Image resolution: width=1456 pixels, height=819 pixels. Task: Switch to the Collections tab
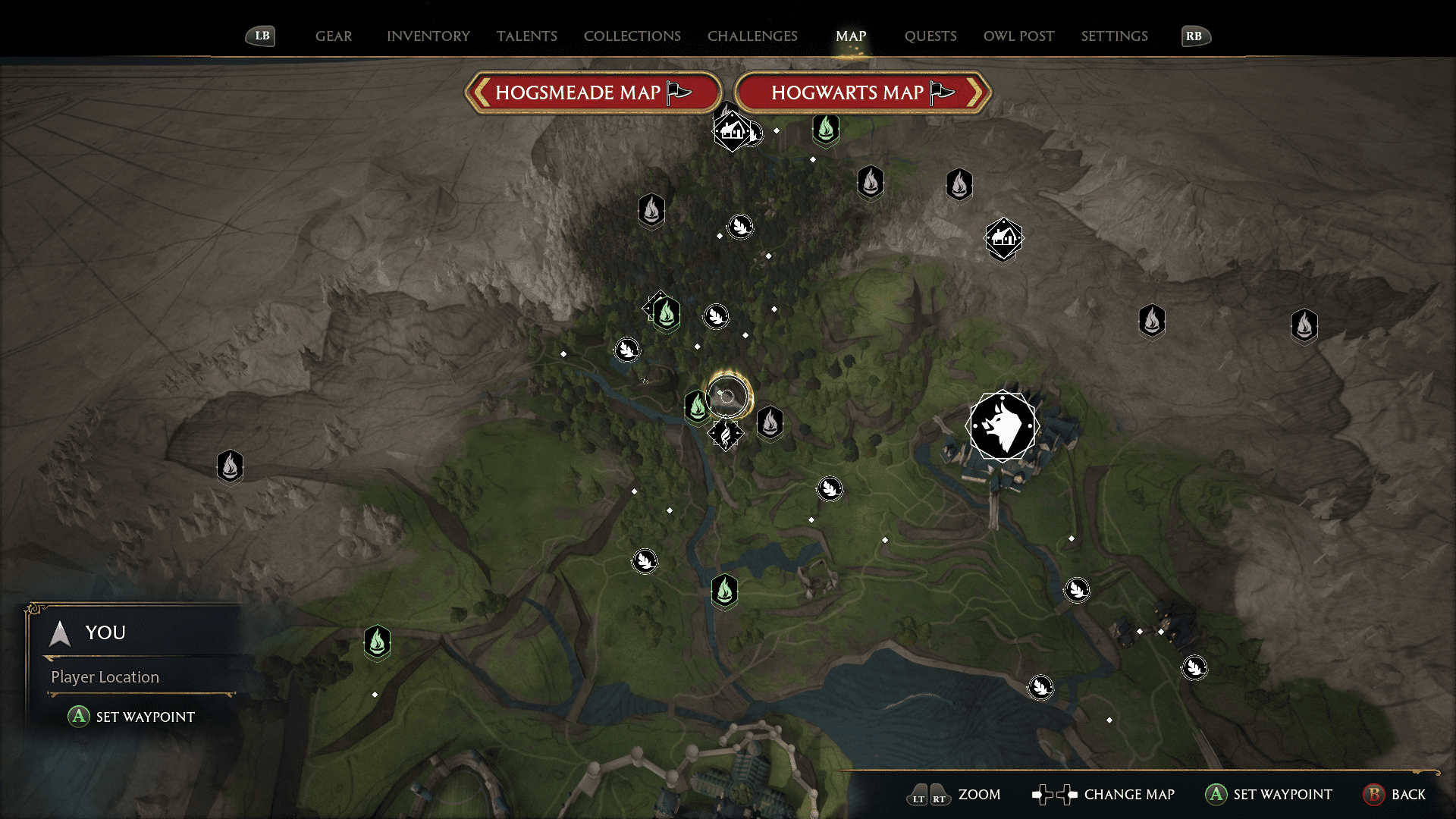point(632,36)
